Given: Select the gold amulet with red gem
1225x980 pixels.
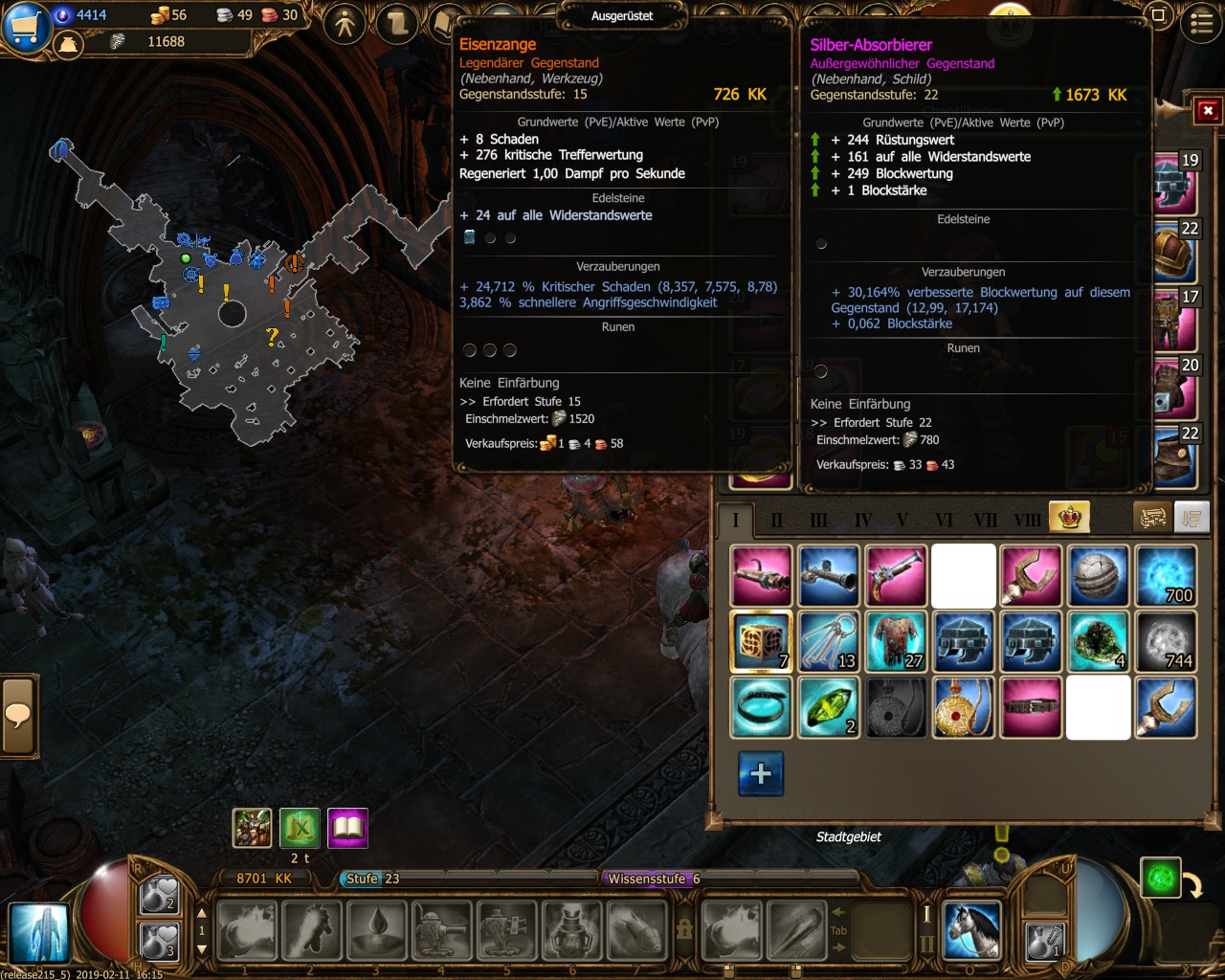Looking at the screenshot, I should click(x=963, y=708).
